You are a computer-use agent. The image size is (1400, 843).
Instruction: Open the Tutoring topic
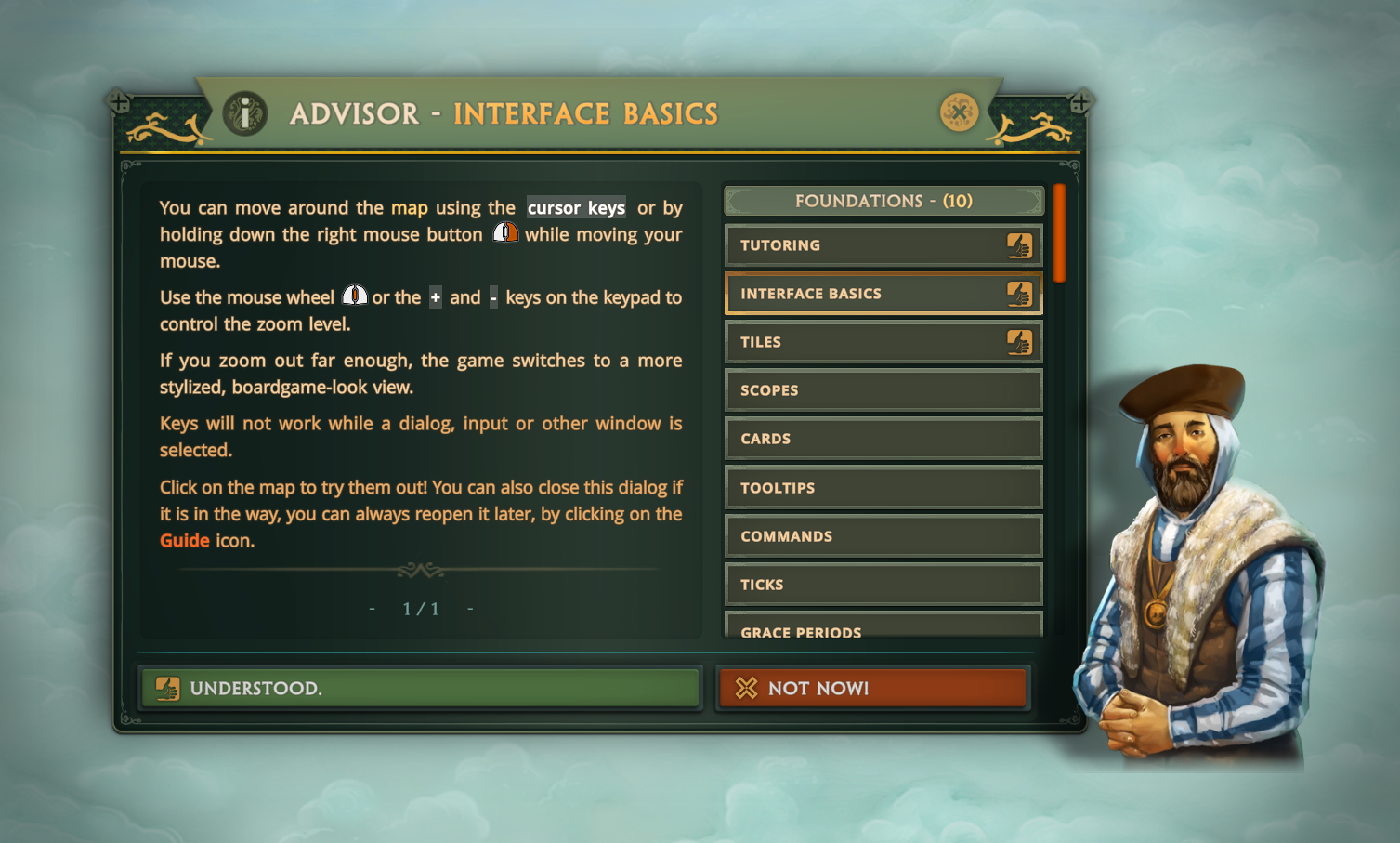[883, 245]
